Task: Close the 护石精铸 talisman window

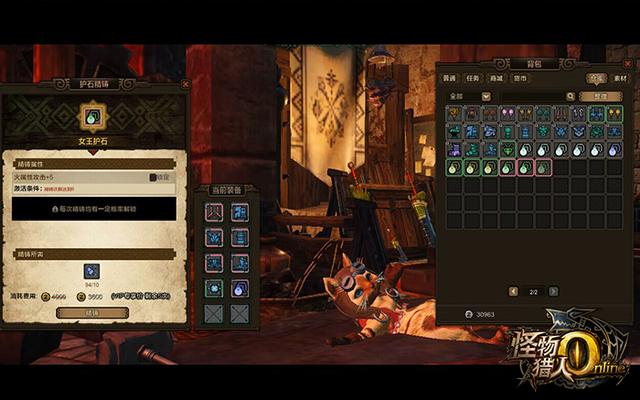Action: 185,85
